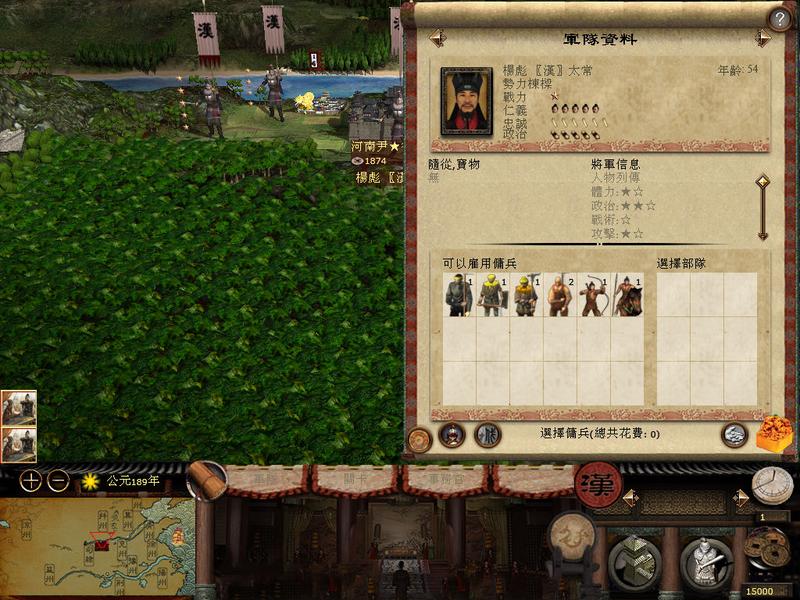This screenshot has height=600, width=800.
Task: Click the general's portrait in army info
Action: [x=466, y=101]
